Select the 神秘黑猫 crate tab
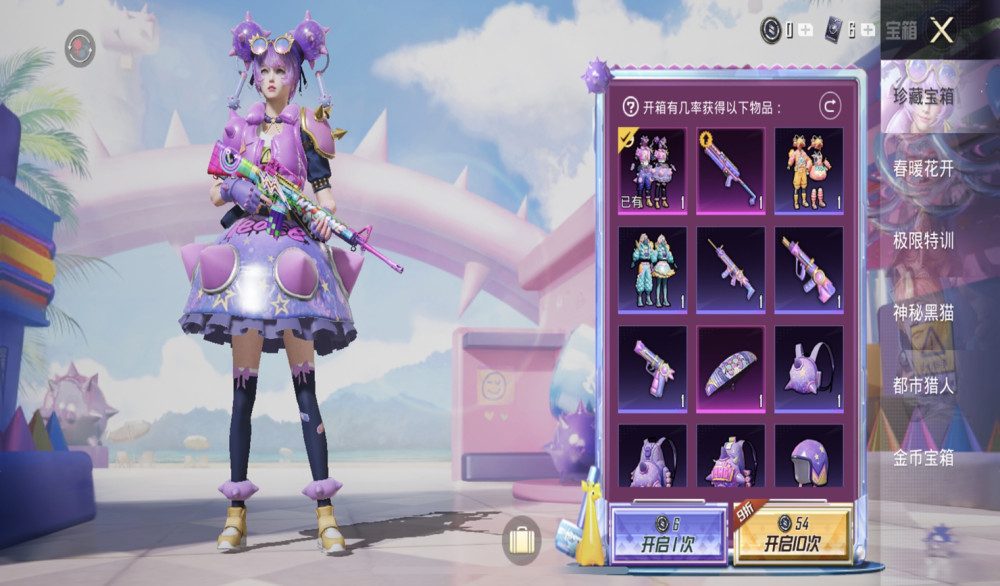Viewport: 1000px width, 586px height. (x=923, y=313)
